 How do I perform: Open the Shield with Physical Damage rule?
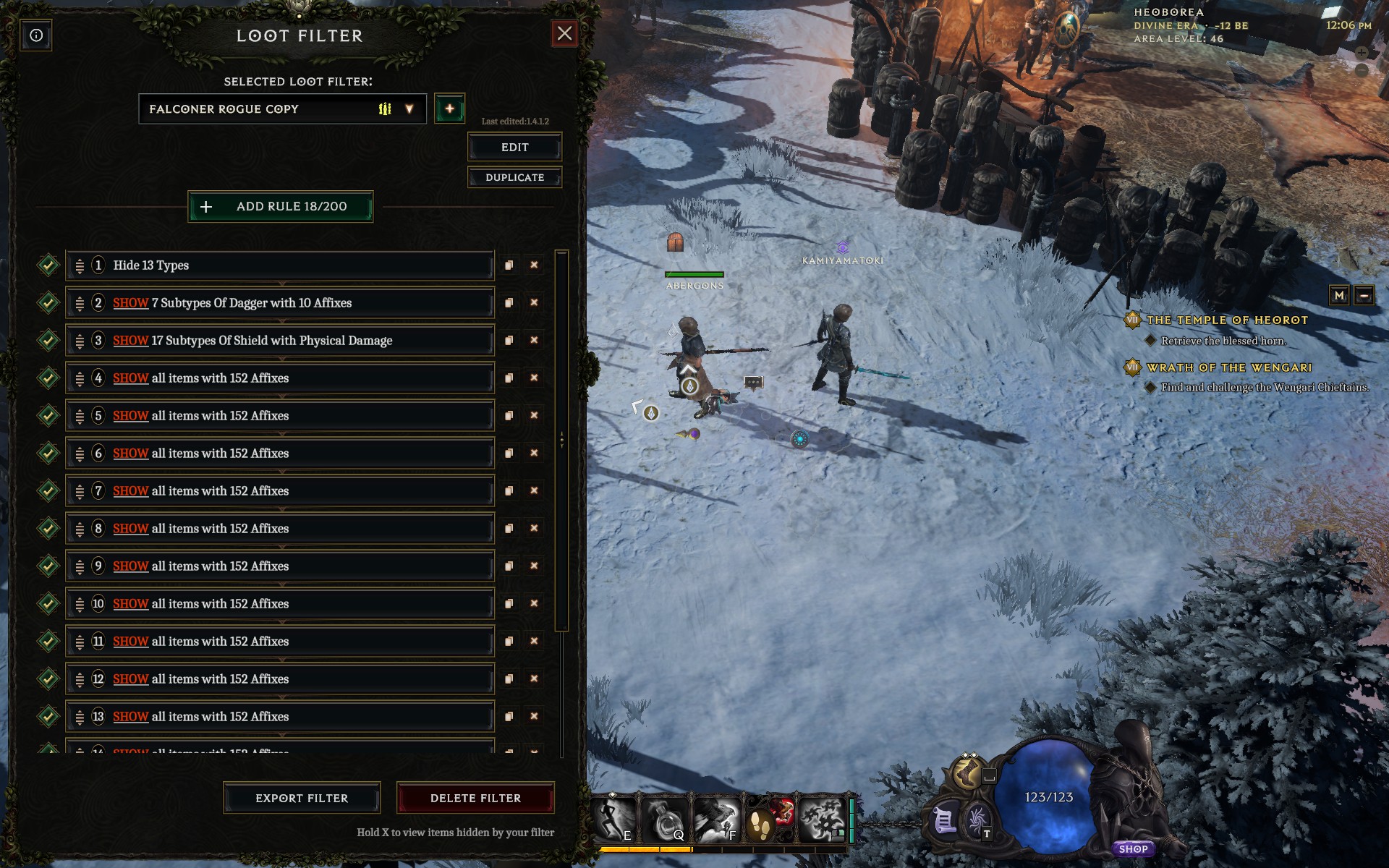pyautogui.click(x=289, y=341)
